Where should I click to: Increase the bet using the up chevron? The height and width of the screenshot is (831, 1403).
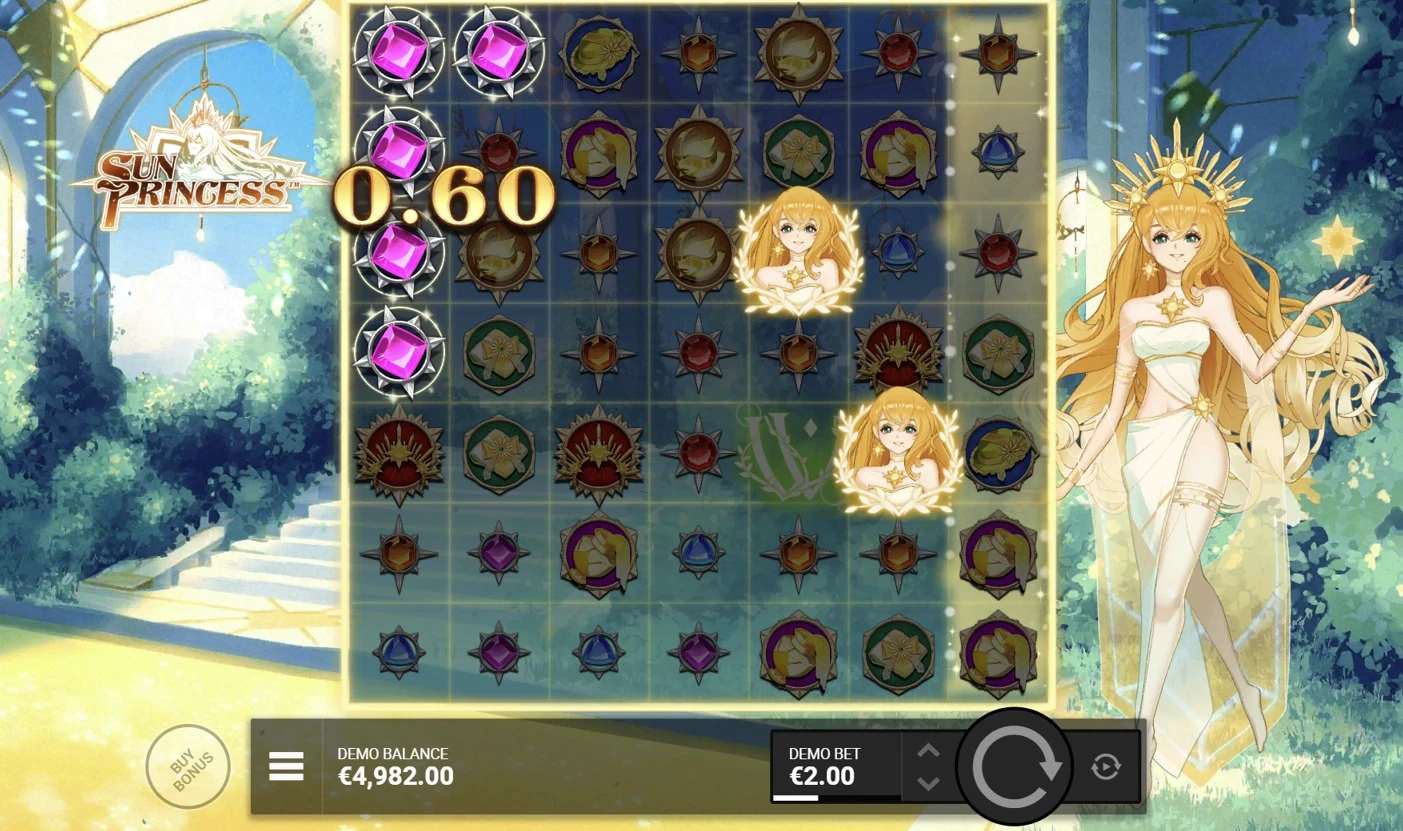pyautogui.click(x=926, y=750)
